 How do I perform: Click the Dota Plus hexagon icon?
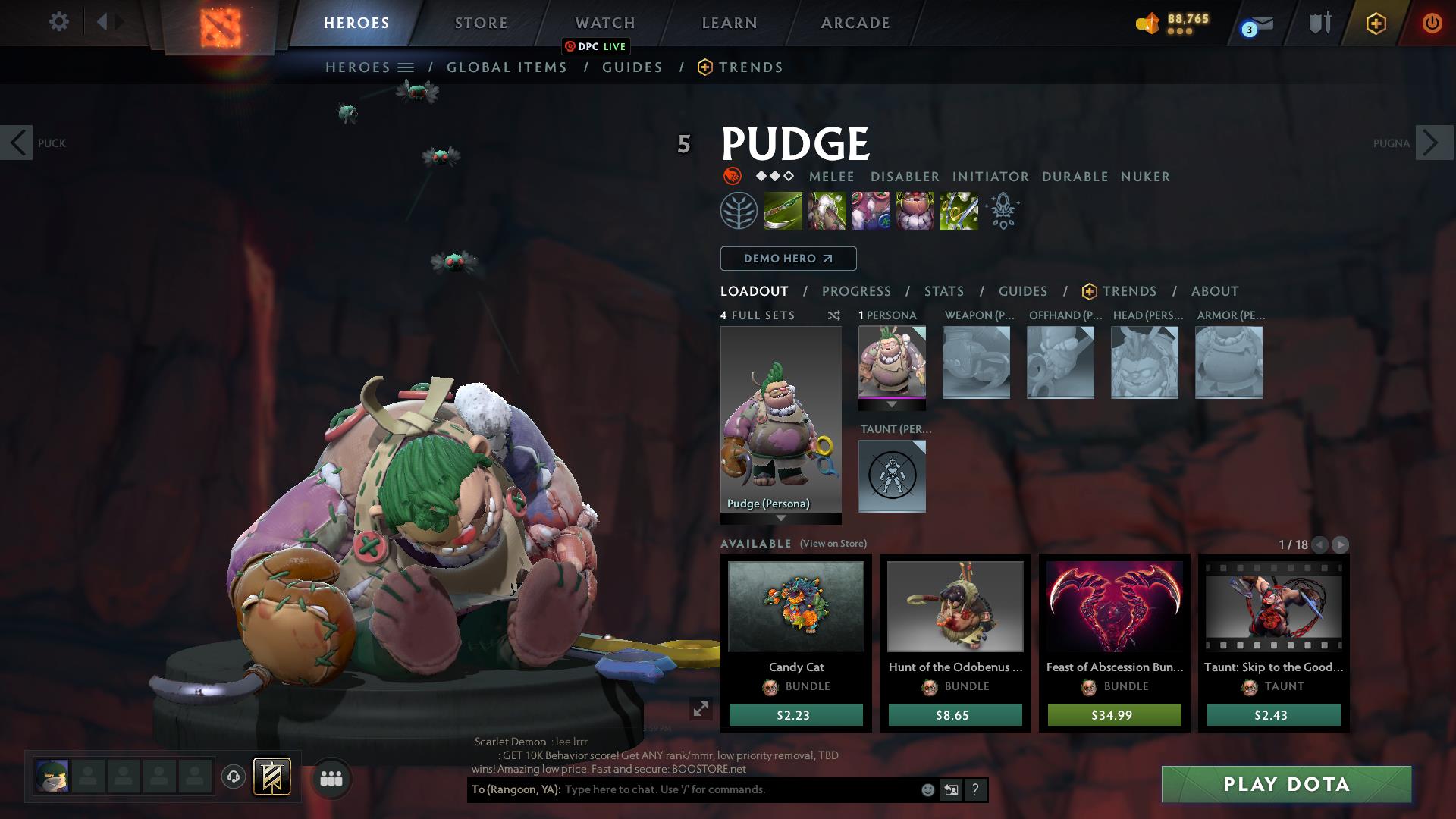tap(1376, 23)
